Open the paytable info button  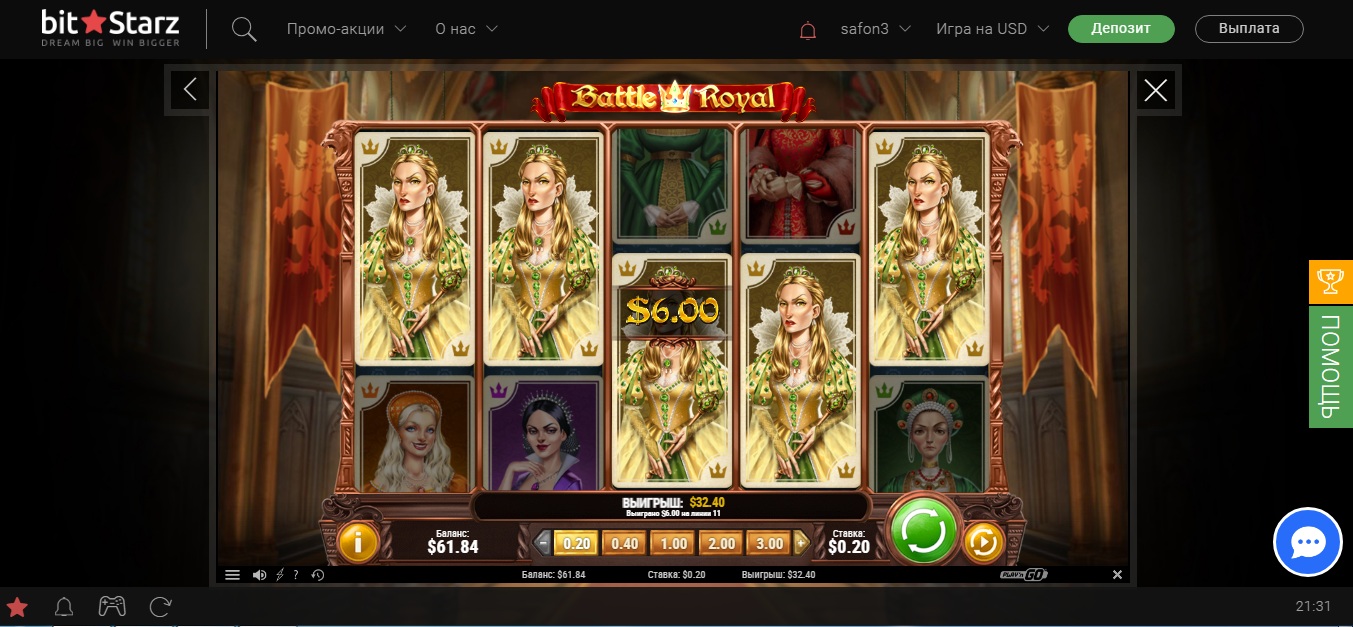358,542
